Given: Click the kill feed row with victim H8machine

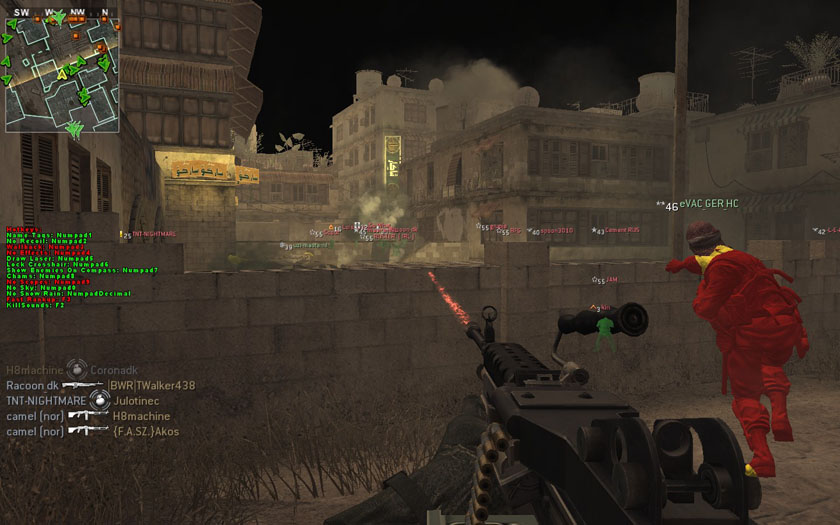Looking at the screenshot, I should coord(88,416).
